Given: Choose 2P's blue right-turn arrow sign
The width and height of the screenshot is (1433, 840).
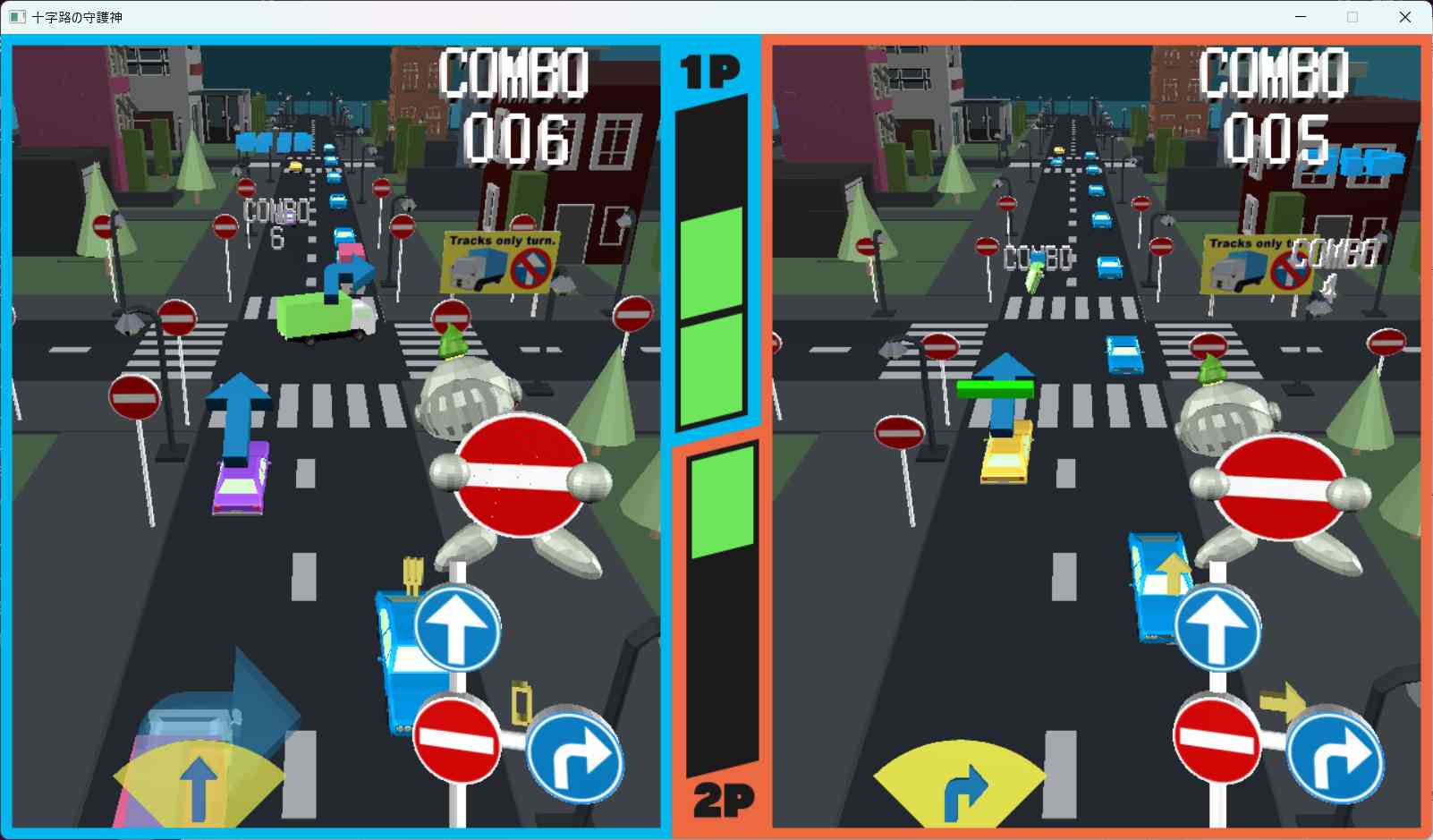Looking at the screenshot, I should pyautogui.click(x=1335, y=757).
